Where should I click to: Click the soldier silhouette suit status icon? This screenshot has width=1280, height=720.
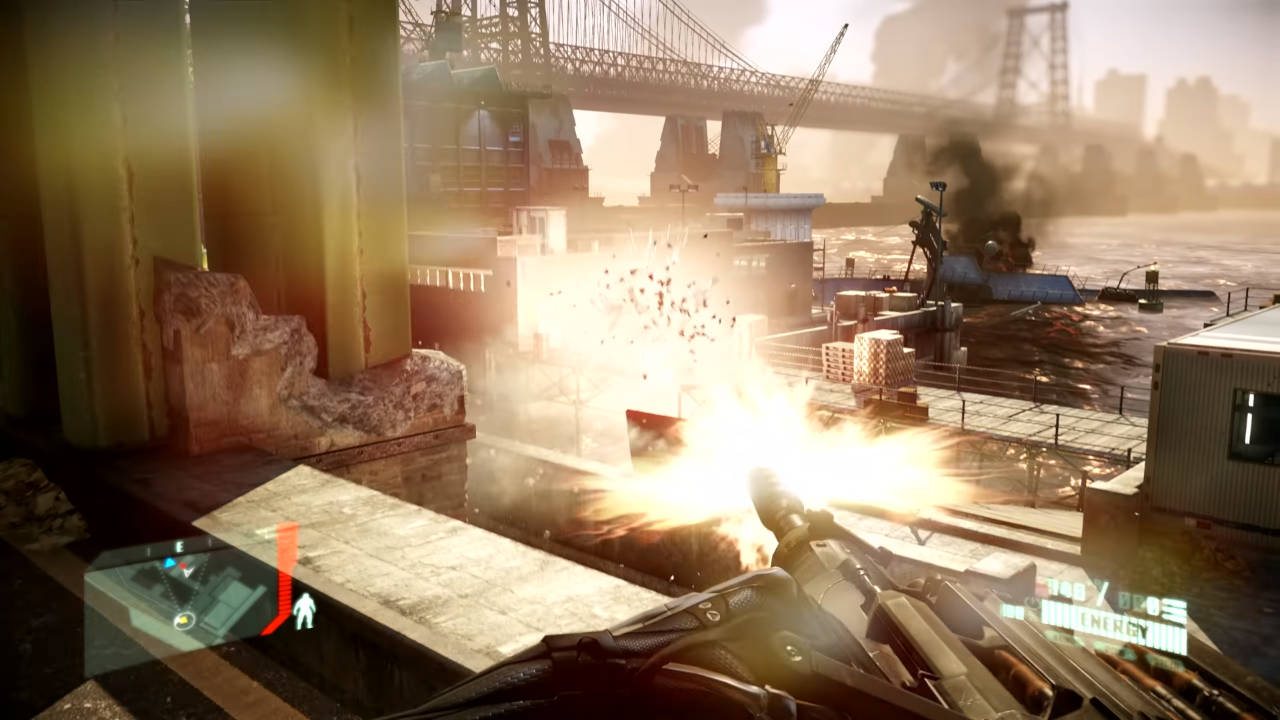point(305,612)
